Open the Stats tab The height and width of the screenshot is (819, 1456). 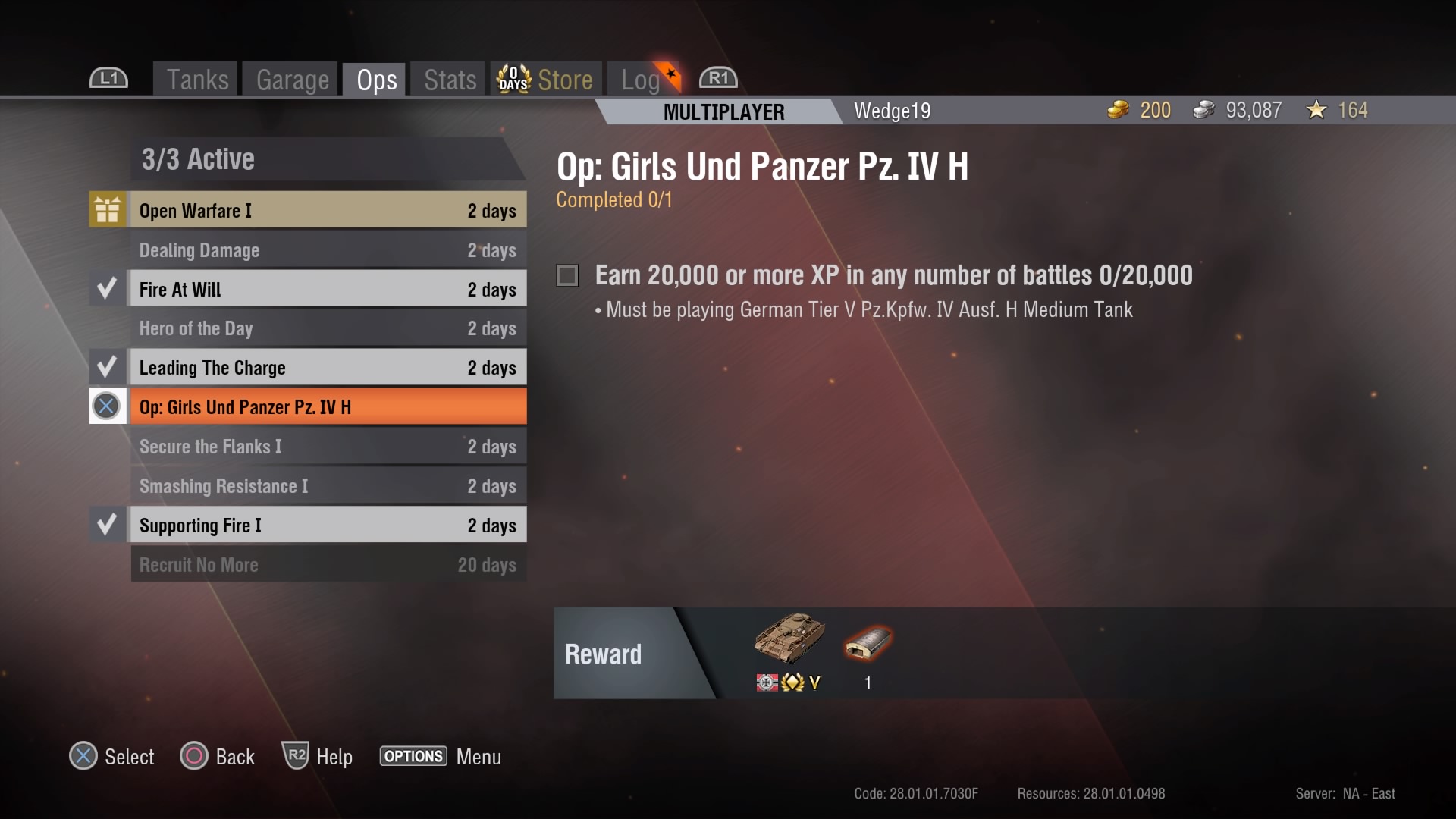448,78
